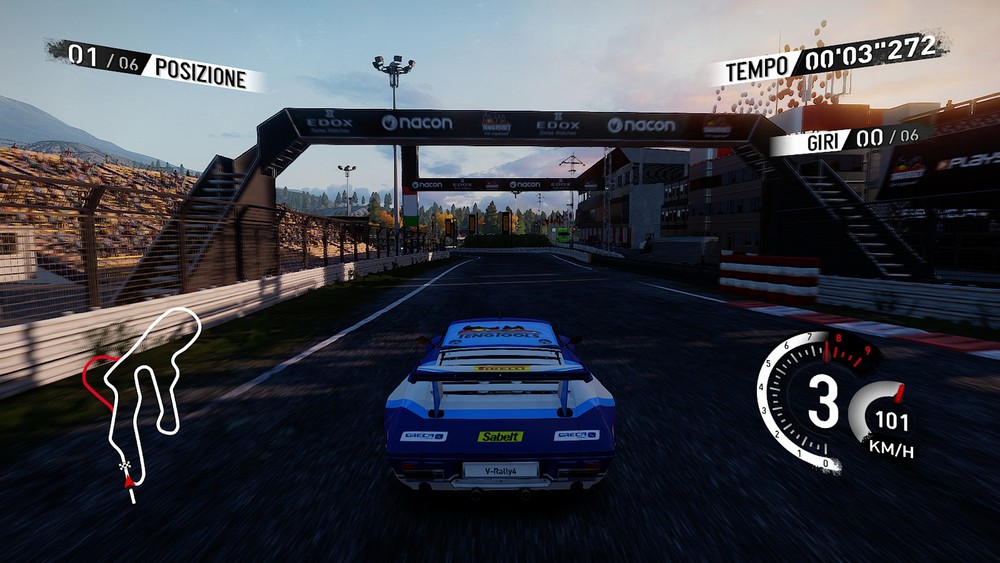Select the red player marker on the minimap

point(128,482)
